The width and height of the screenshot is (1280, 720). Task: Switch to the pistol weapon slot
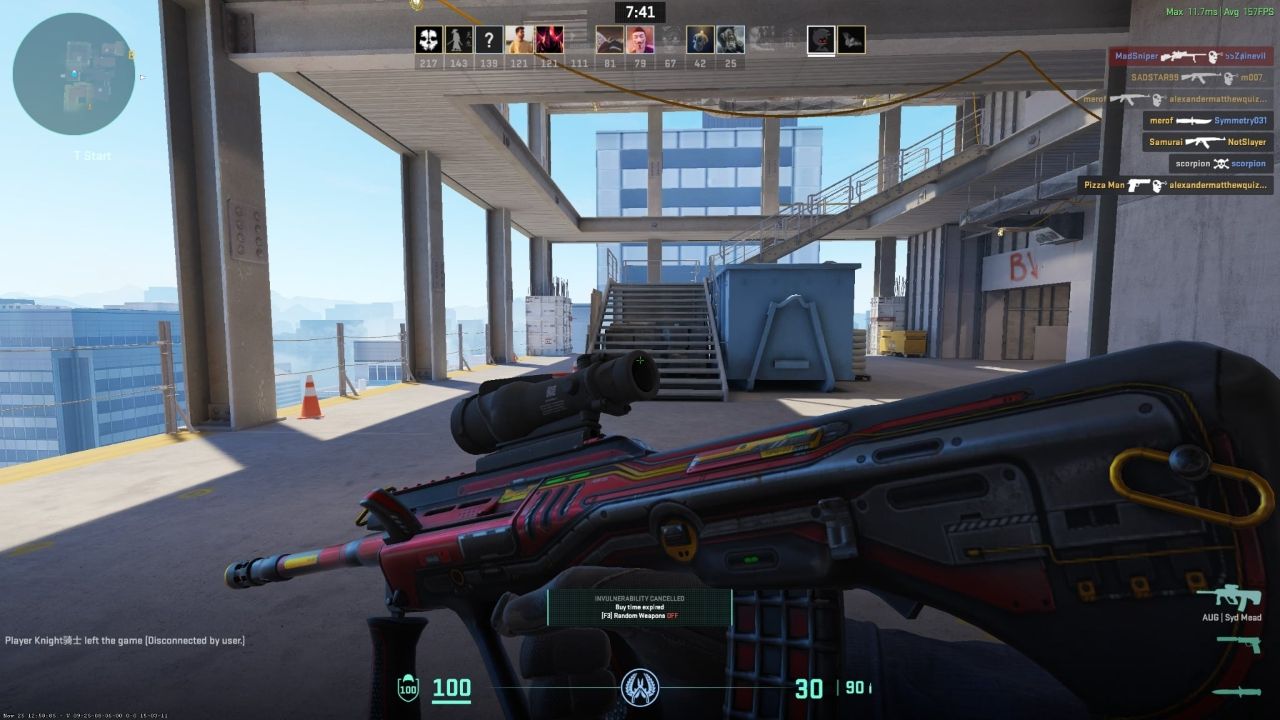click(1237, 645)
